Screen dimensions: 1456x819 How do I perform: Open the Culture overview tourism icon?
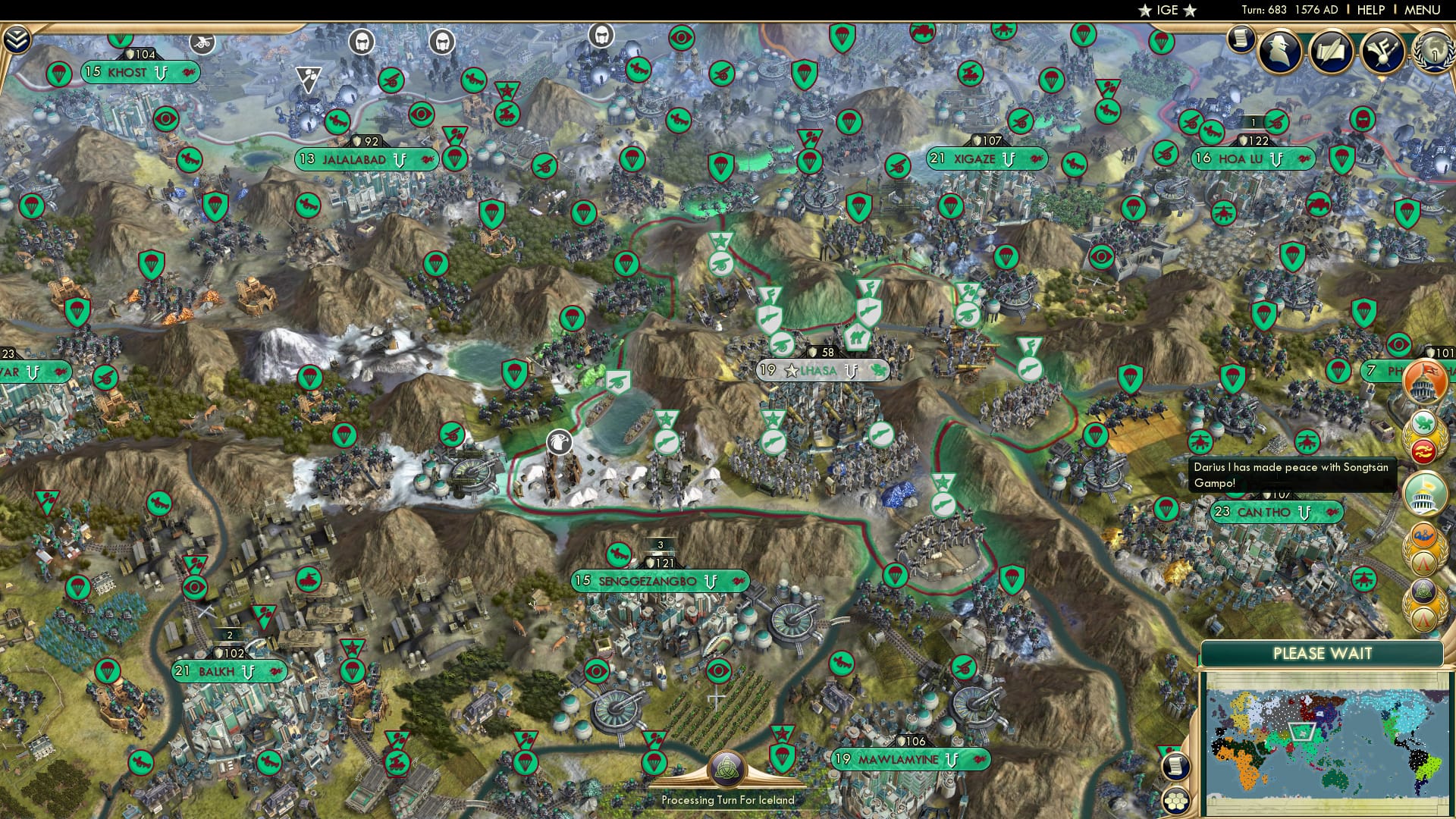(1382, 52)
